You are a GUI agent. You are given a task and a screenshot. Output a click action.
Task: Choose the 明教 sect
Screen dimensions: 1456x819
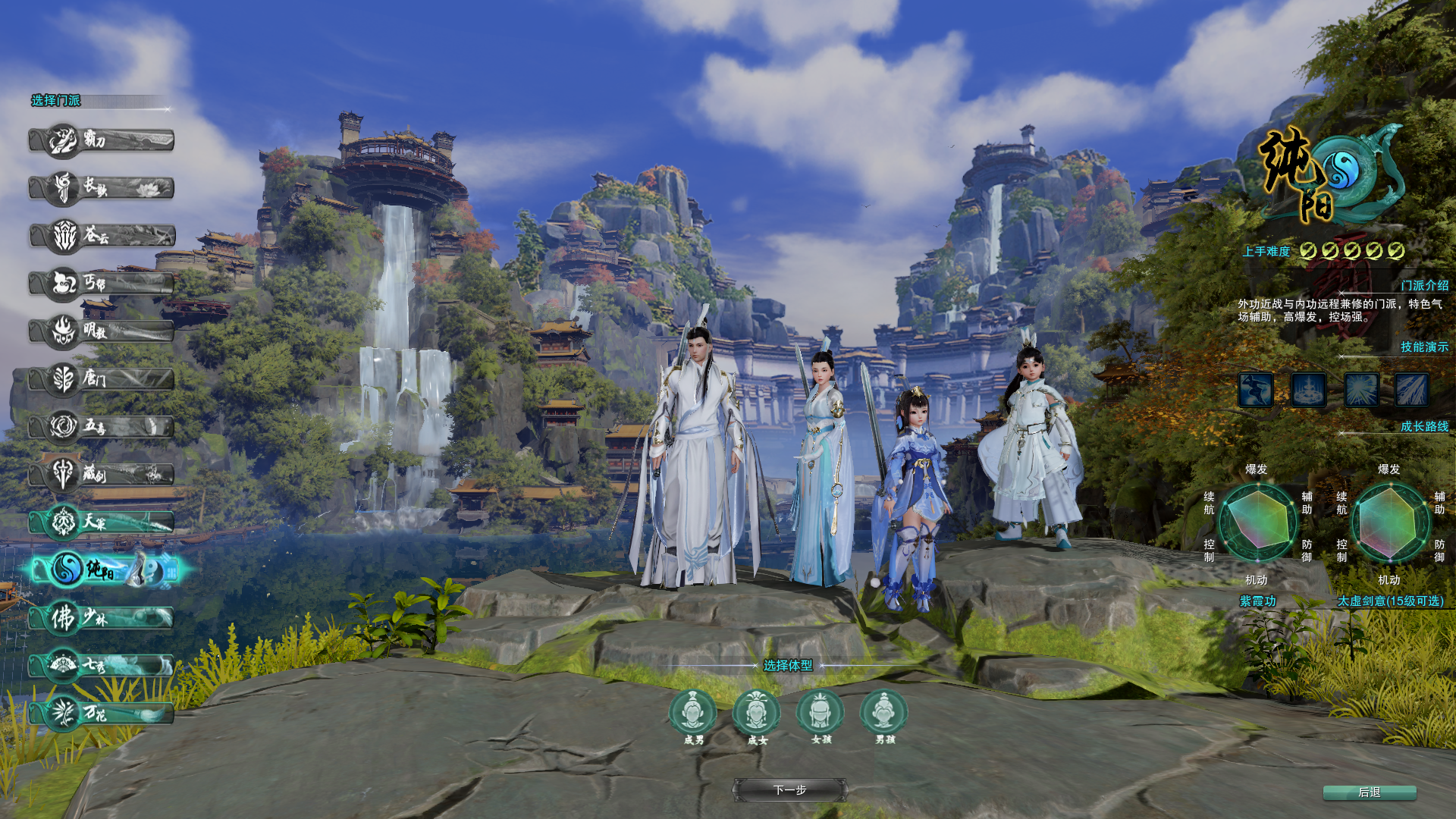102,331
